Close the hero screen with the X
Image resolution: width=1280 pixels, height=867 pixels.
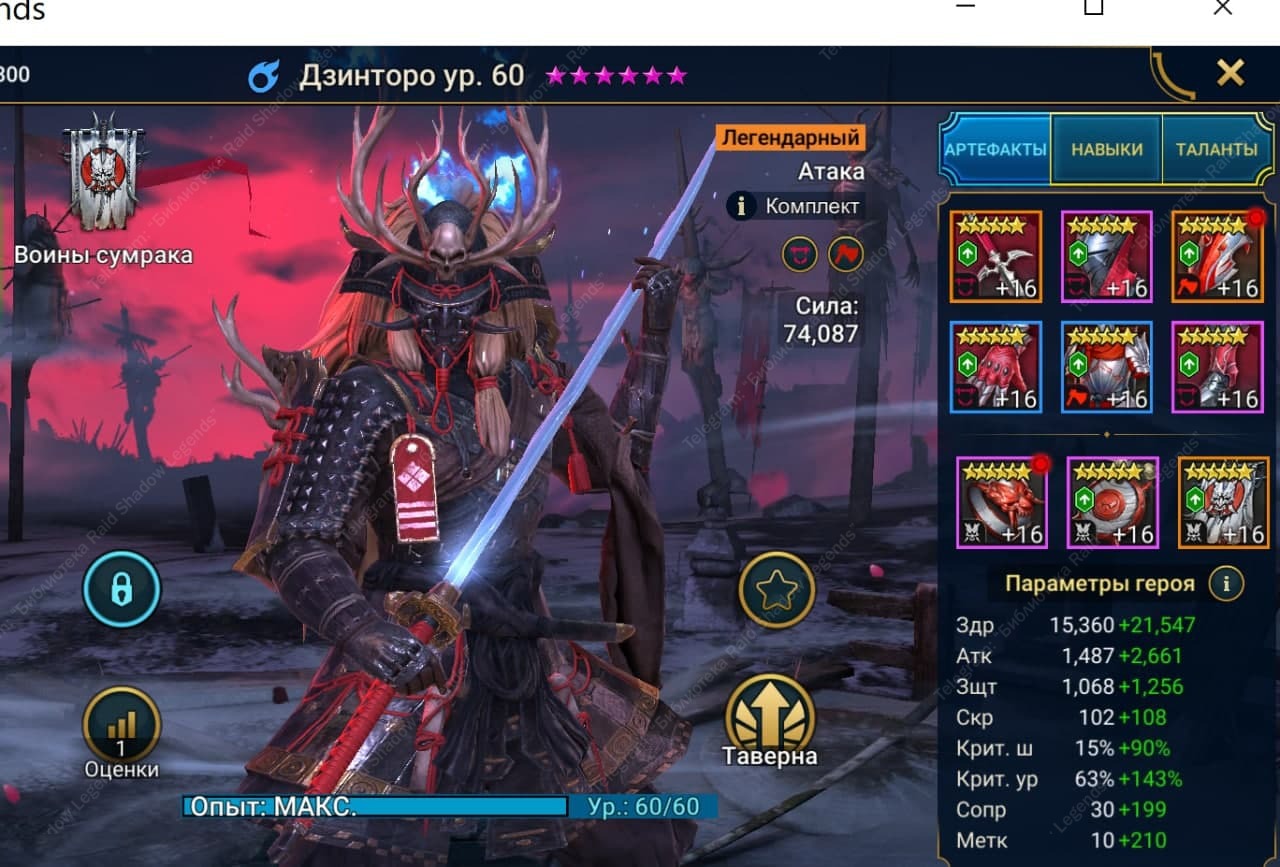(1230, 72)
